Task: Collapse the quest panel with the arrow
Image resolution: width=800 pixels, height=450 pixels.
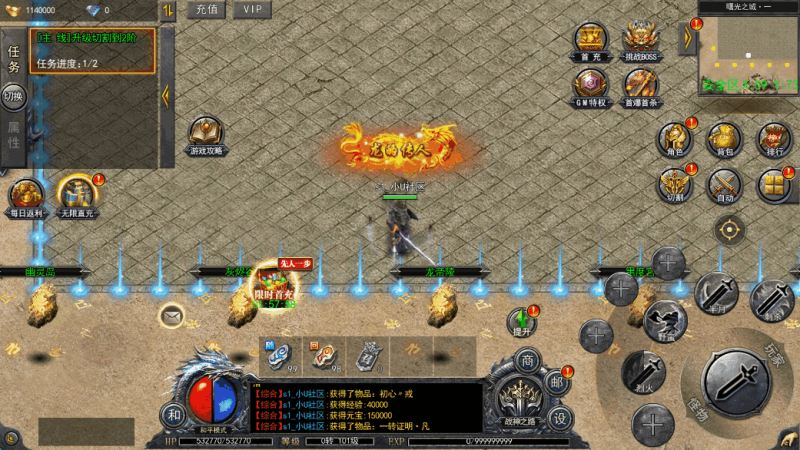Action: (166, 95)
